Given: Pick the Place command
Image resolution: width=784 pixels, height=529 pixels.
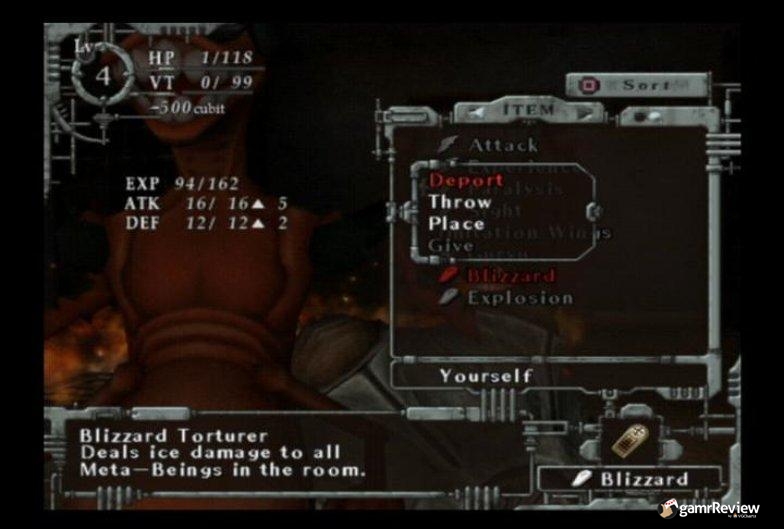Looking at the screenshot, I should click(457, 223).
